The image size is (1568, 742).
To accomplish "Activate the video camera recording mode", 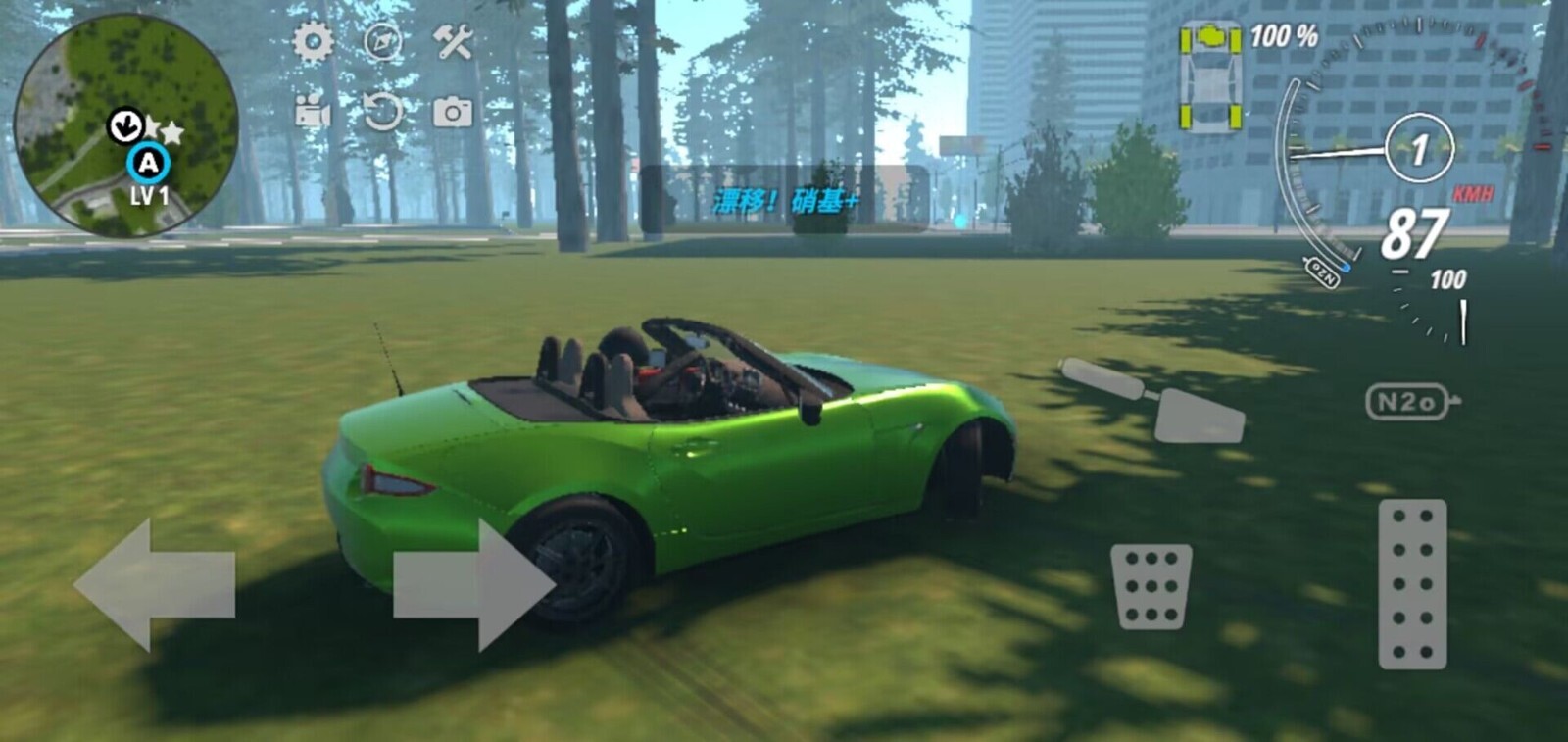I will point(312,111).
